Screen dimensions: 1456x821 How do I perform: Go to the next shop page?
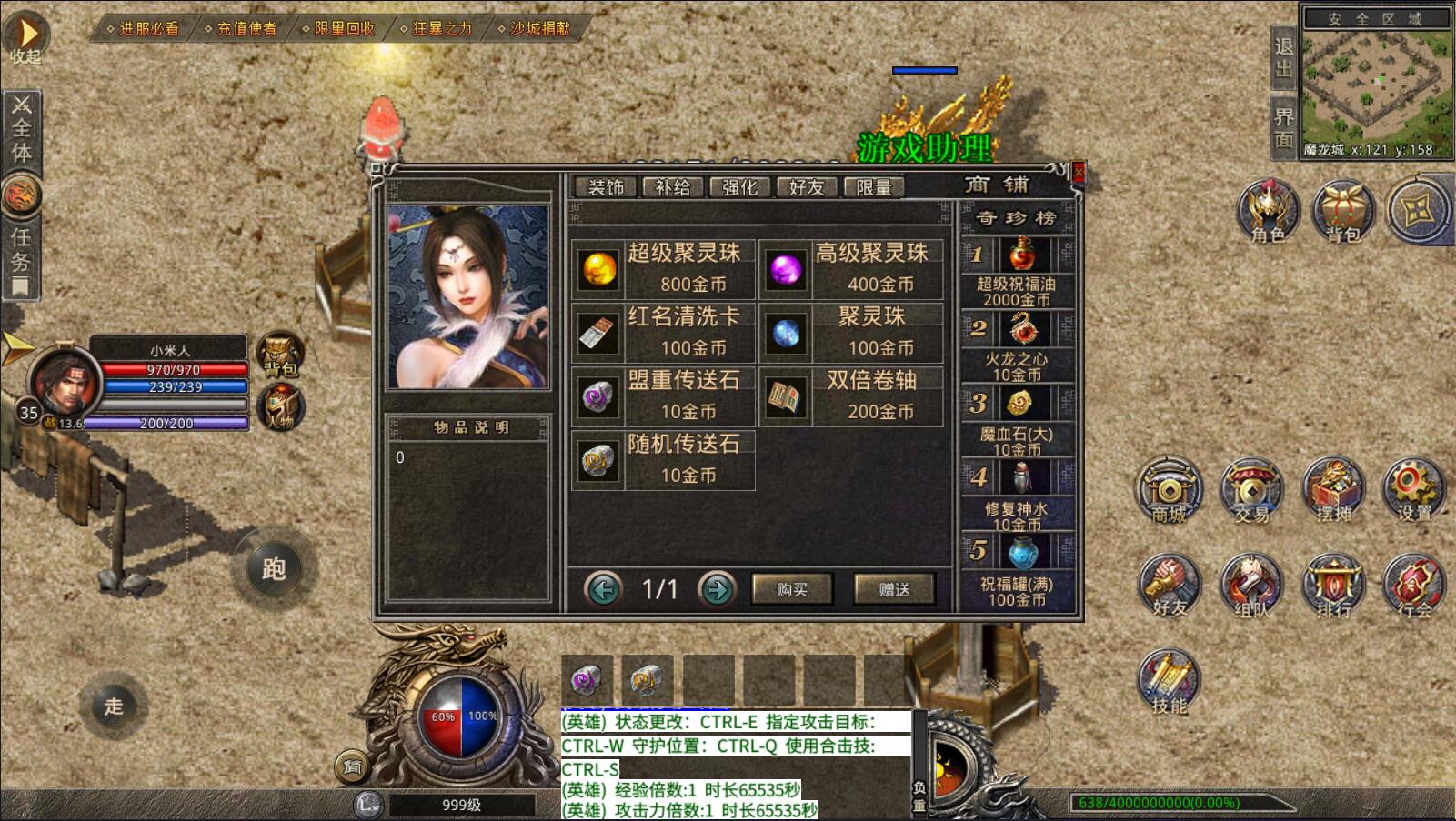coord(717,589)
